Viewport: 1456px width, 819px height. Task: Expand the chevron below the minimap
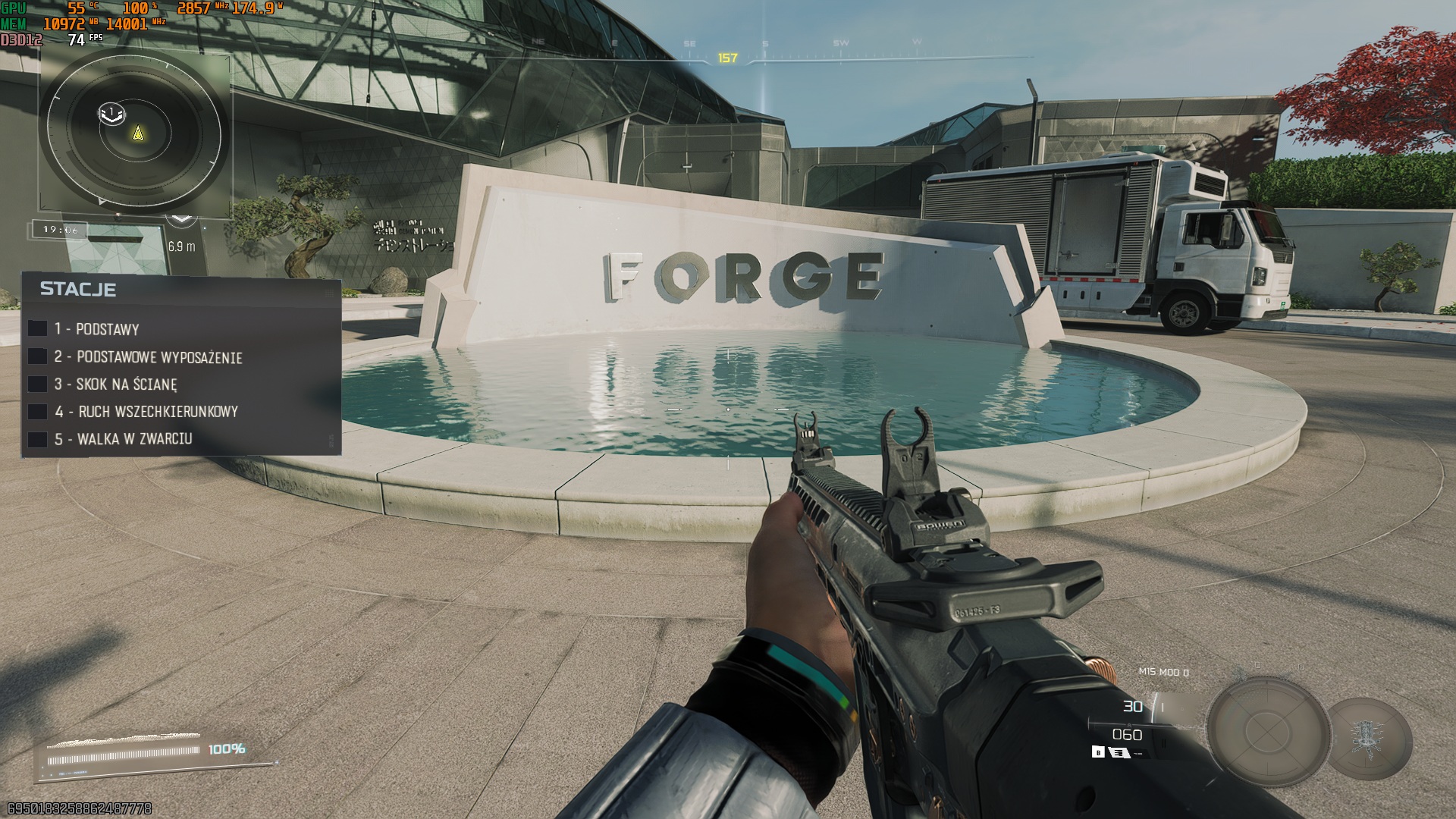coord(180,218)
